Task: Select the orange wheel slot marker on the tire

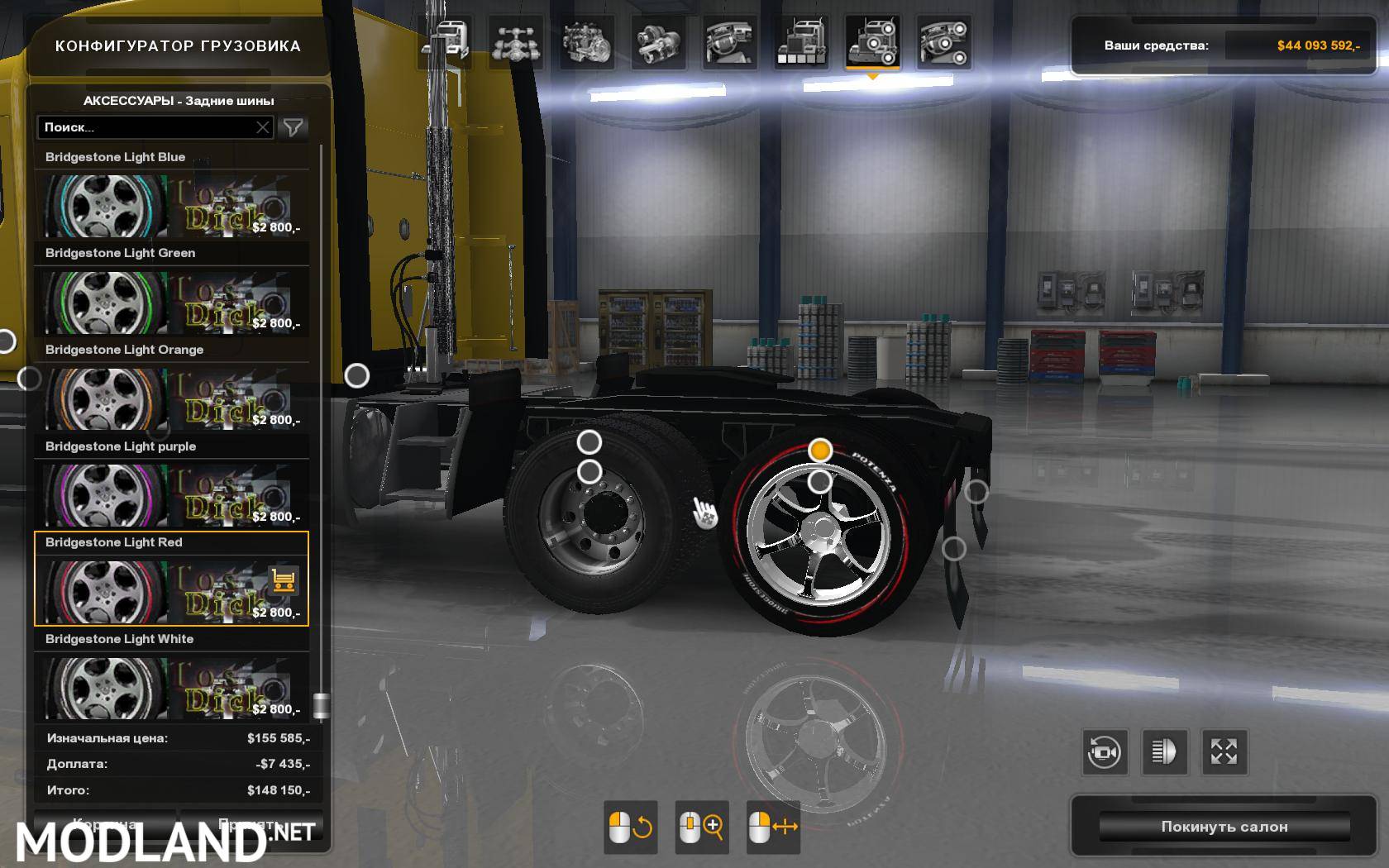Action: [x=820, y=451]
